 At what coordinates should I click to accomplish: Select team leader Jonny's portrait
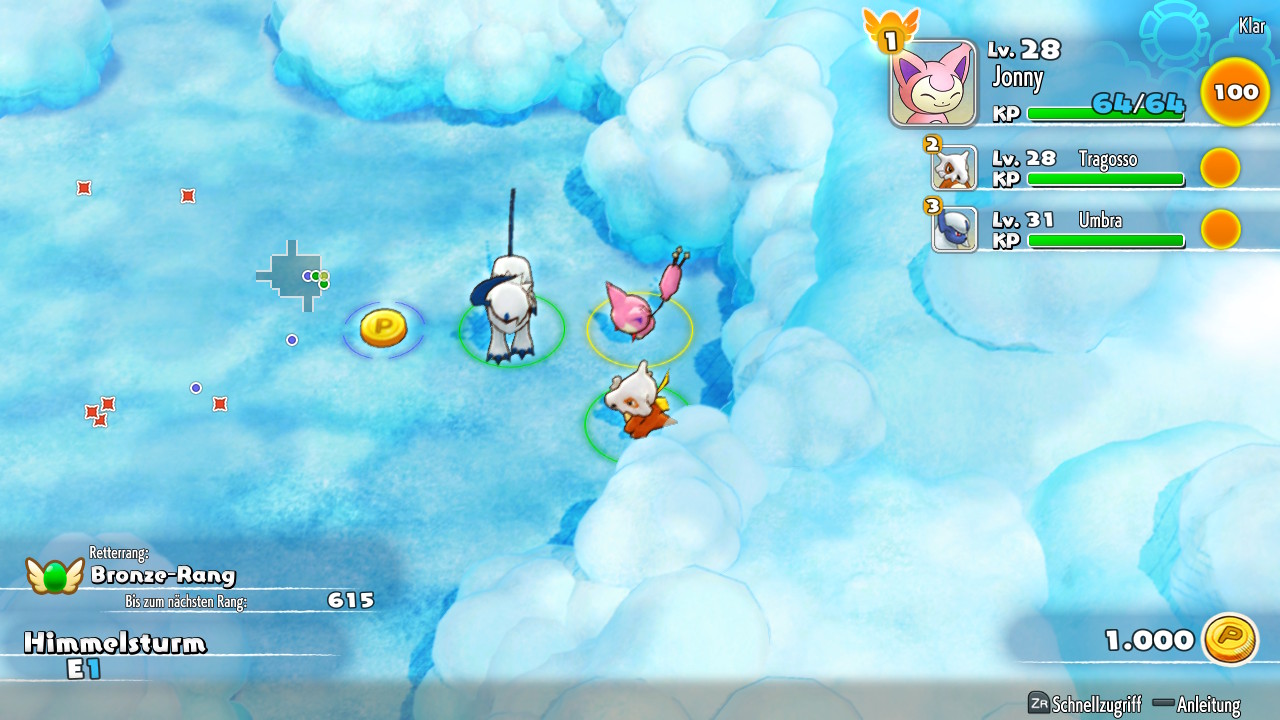tap(933, 84)
